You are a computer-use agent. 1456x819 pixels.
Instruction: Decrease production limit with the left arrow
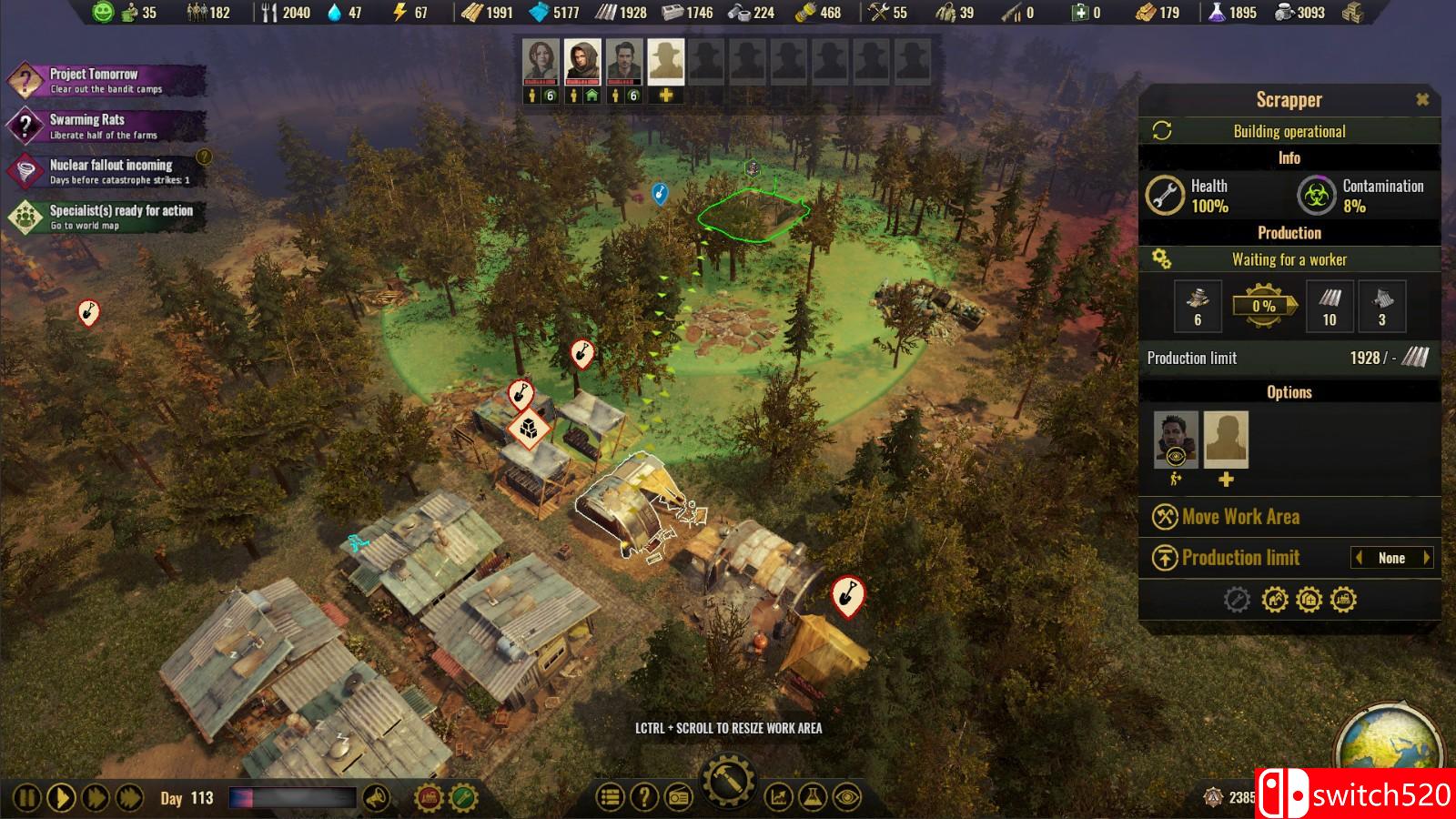pos(1359,558)
